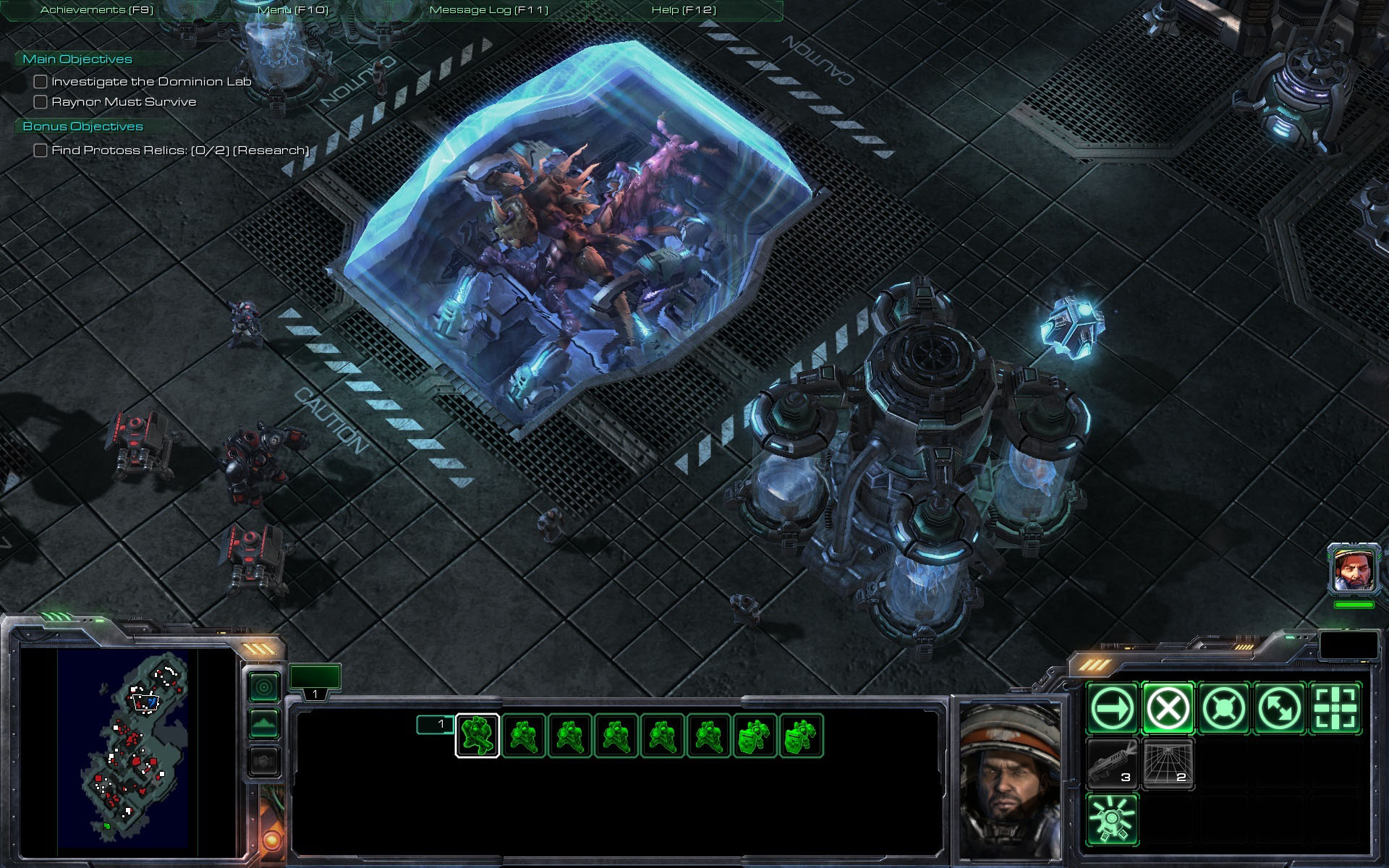Activate the Hold Position command
The height and width of the screenshot is (868, 1389).
1223,708
